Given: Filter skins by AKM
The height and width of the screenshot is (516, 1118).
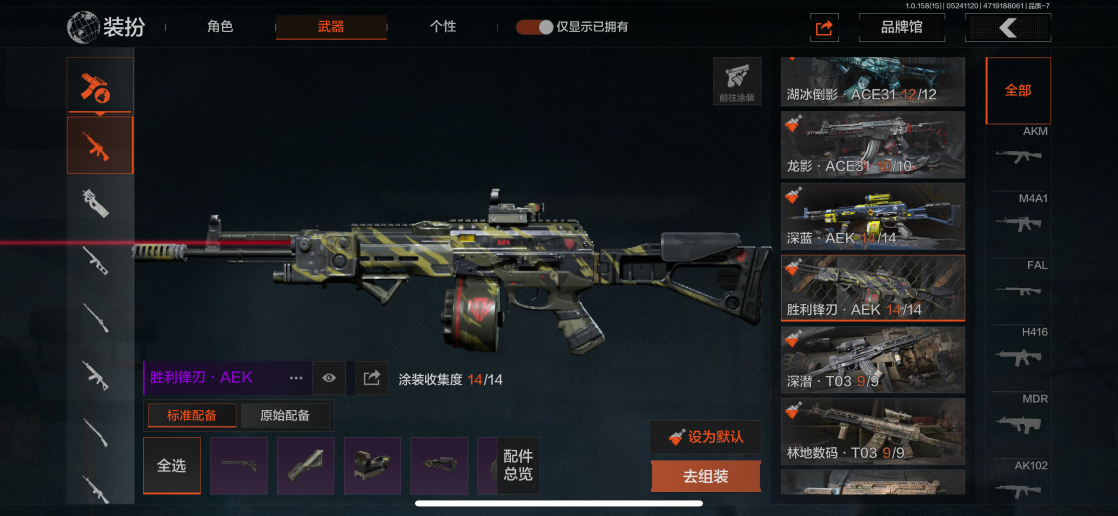Looking at the screenshot, I should coord(1020,147).
